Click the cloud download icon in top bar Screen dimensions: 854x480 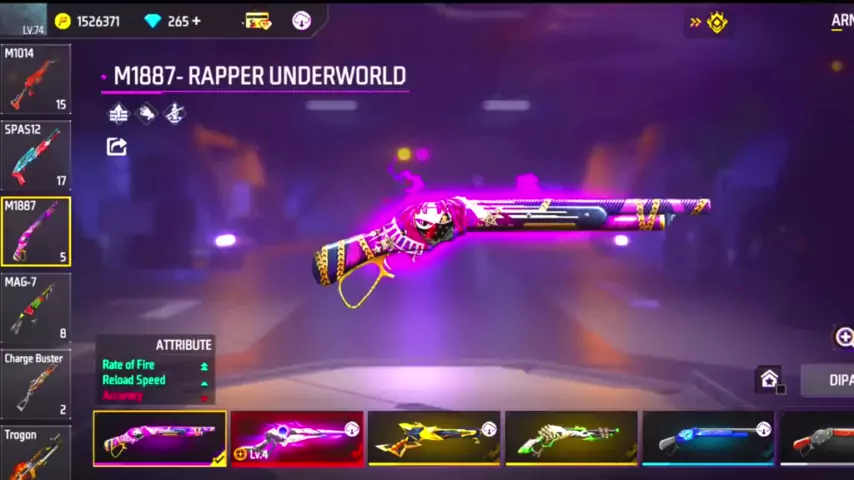coord(301,21)
